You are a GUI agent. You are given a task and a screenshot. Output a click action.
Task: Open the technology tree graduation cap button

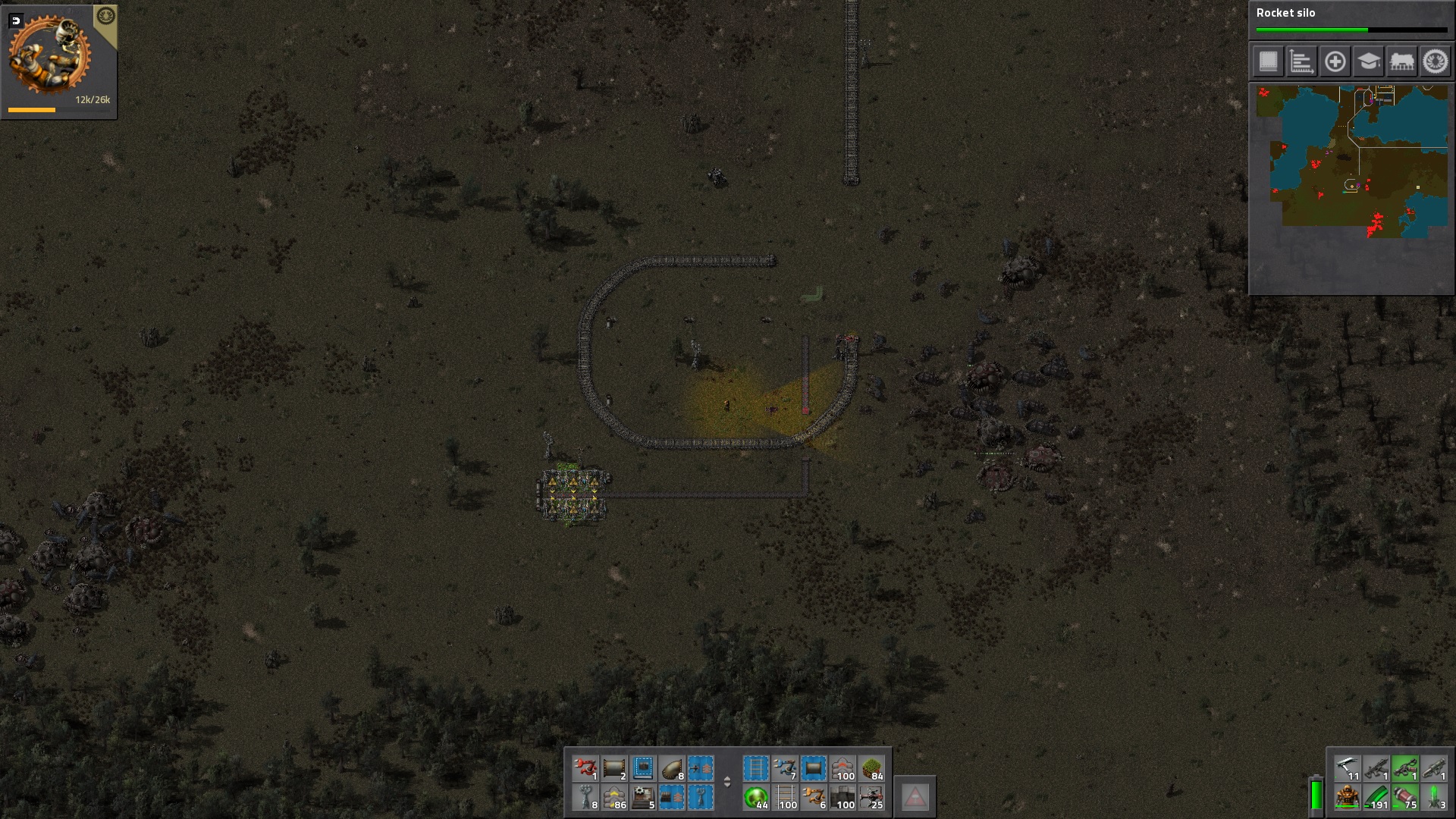point(1368,61)
